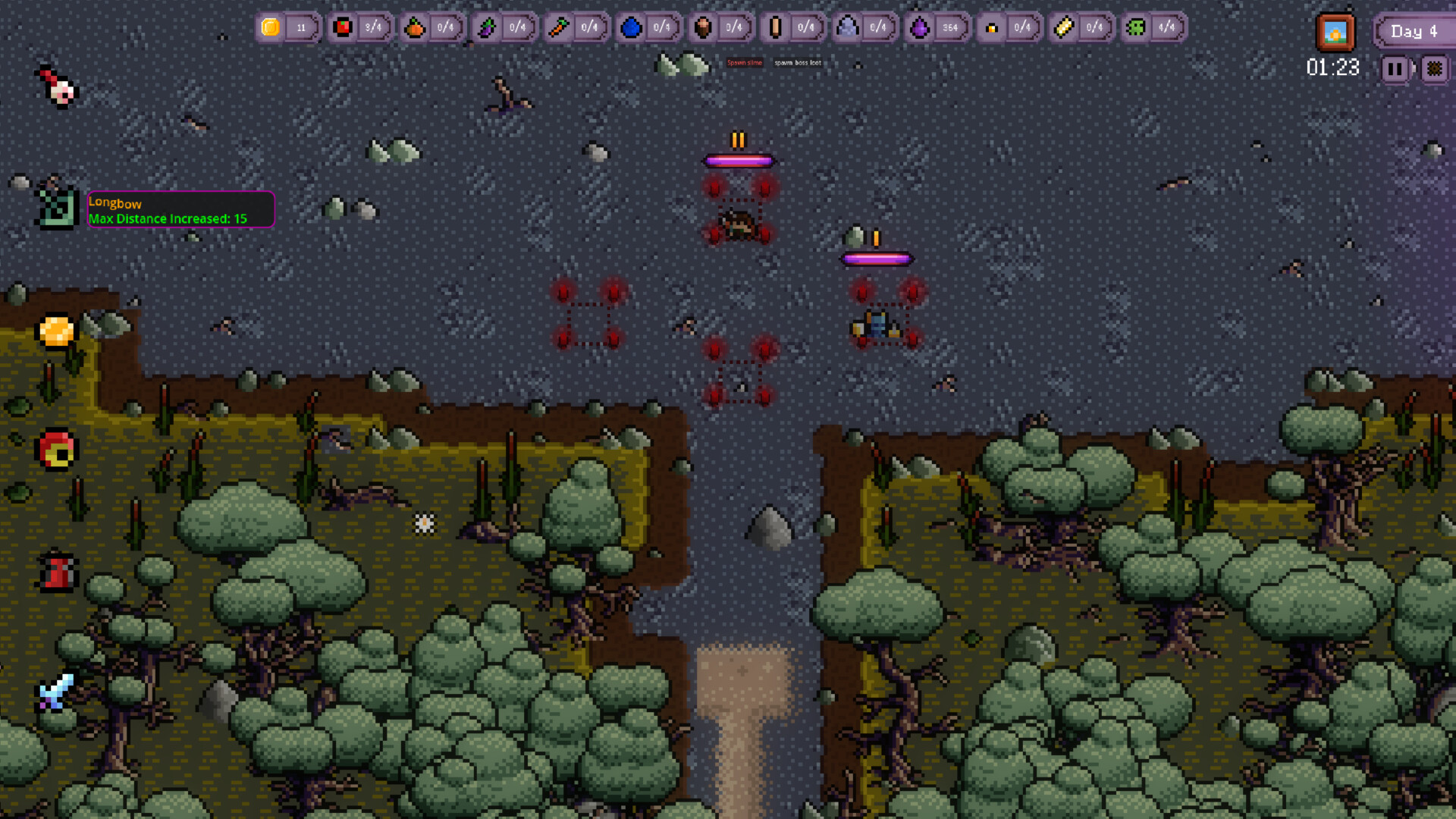Click the tomato resource slot showing 3/4

(x=343, y=27)
